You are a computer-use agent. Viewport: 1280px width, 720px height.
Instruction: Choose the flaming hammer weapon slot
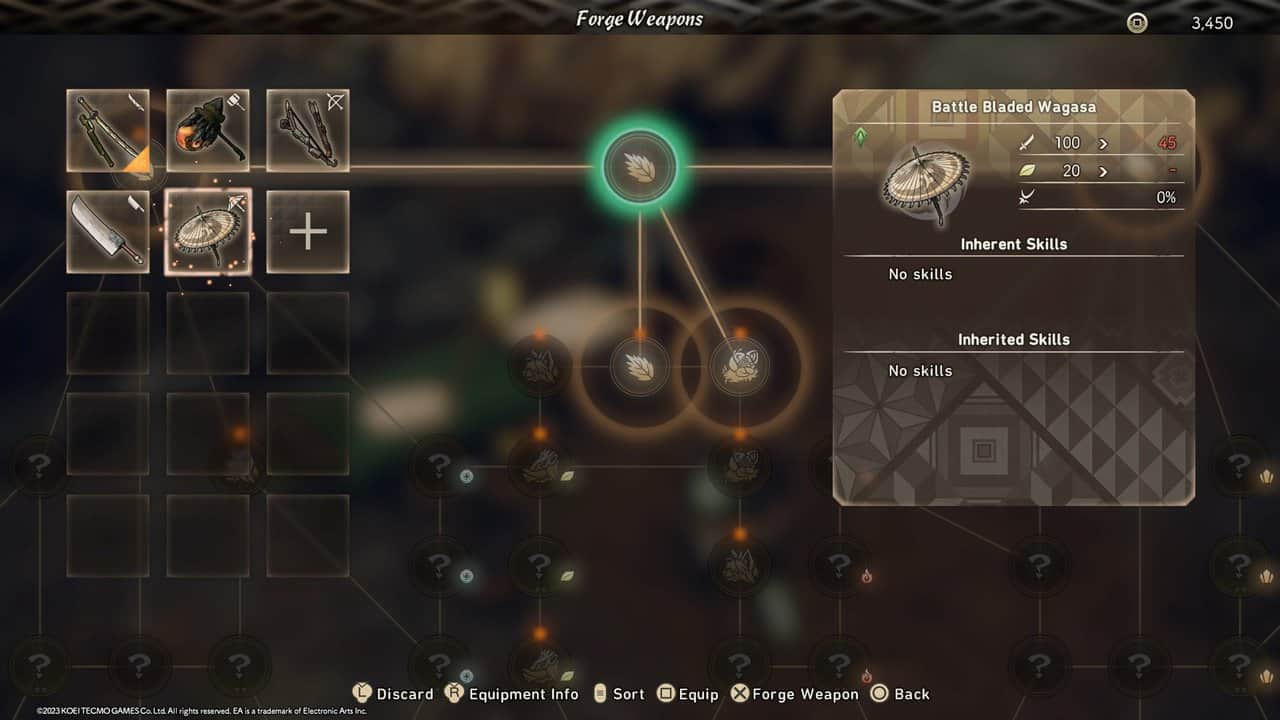(208, 131)
